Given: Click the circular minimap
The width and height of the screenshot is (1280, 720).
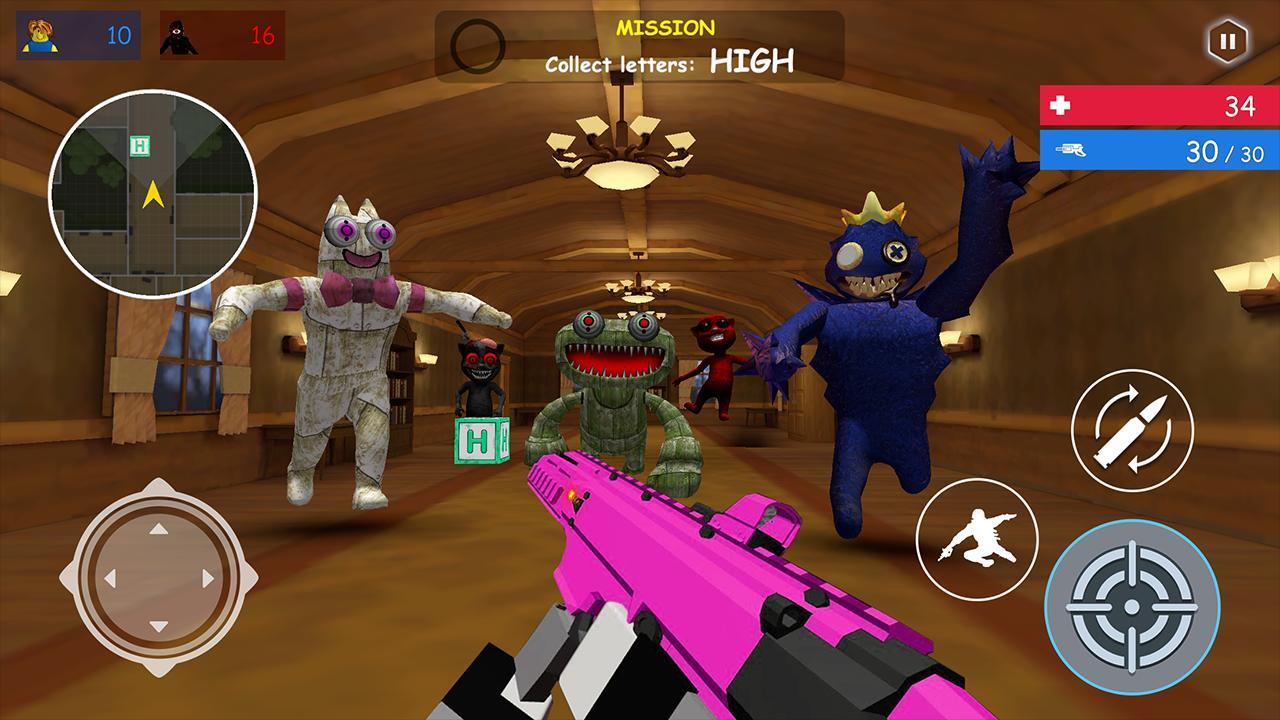Looking at the screenshot, I should (153, 194).
